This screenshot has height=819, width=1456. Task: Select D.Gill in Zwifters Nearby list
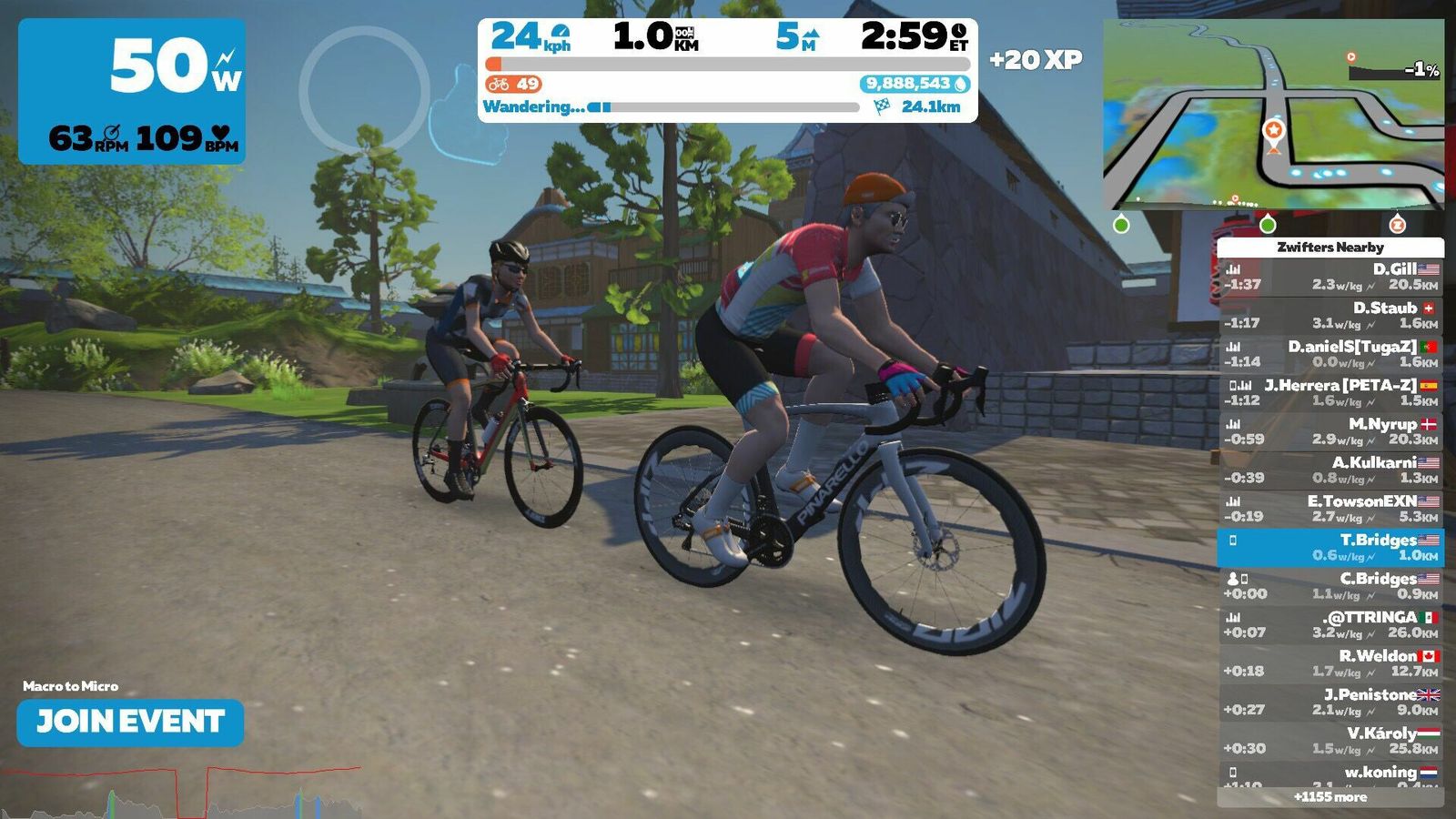(x=1330, y=277)
